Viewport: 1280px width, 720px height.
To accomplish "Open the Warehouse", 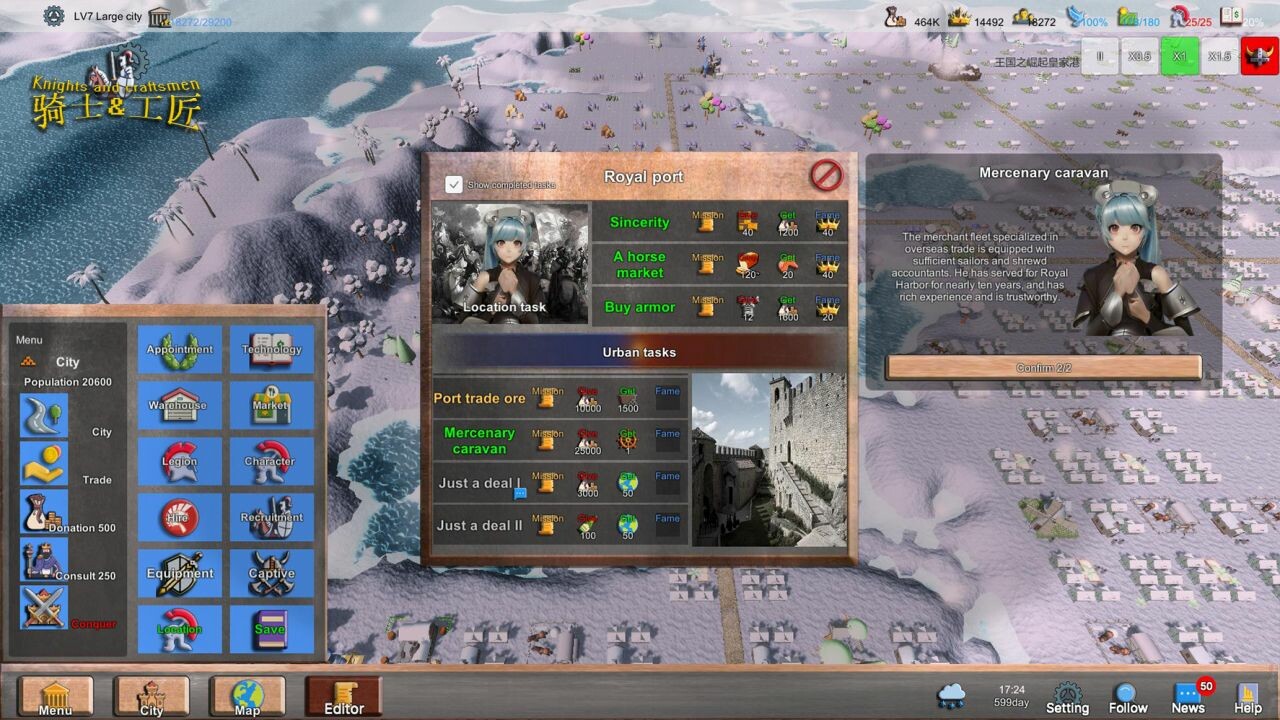I will (179, 405).
